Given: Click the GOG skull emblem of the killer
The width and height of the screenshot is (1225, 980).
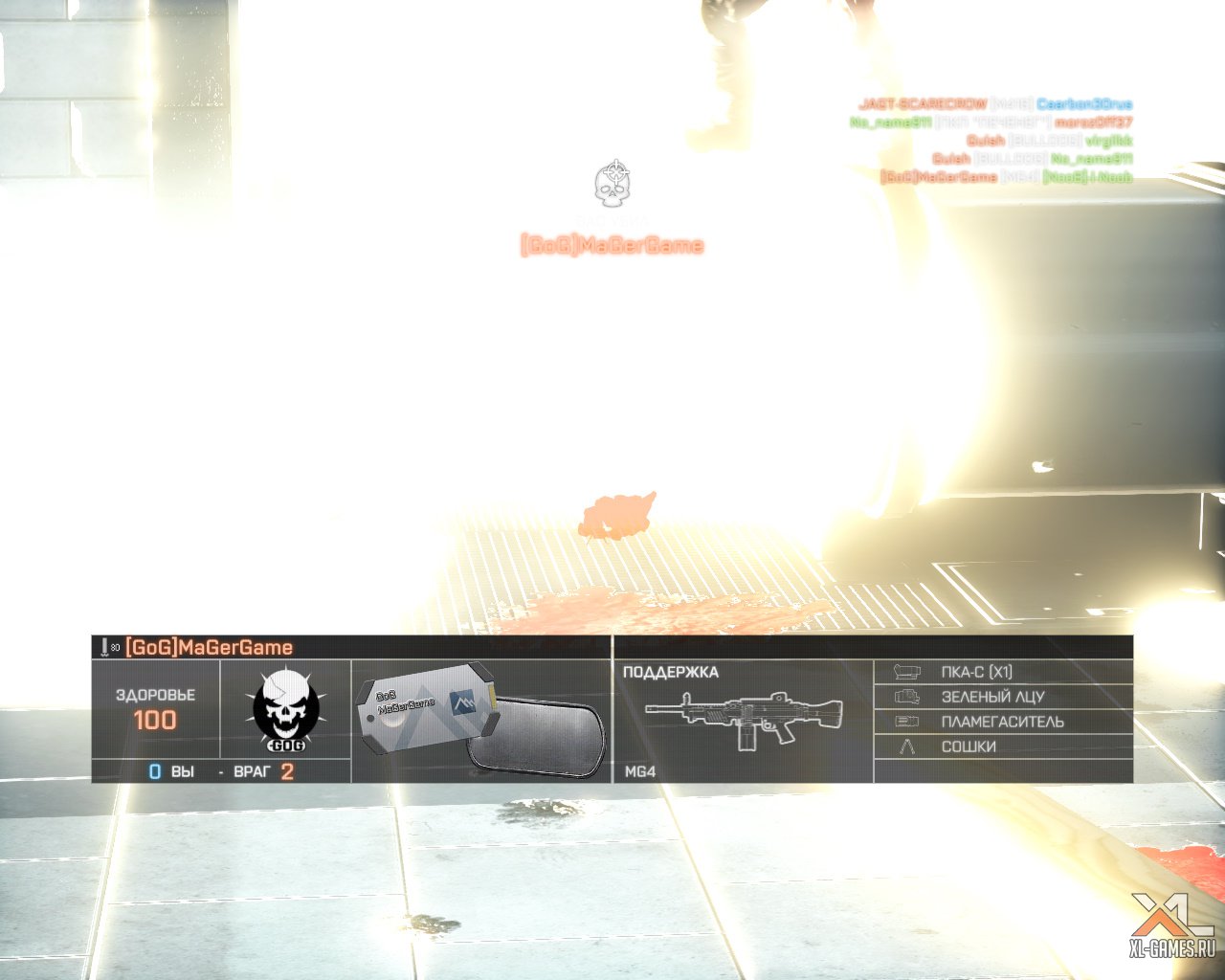Looking at the screenshot, I should [x=285, y=710].
